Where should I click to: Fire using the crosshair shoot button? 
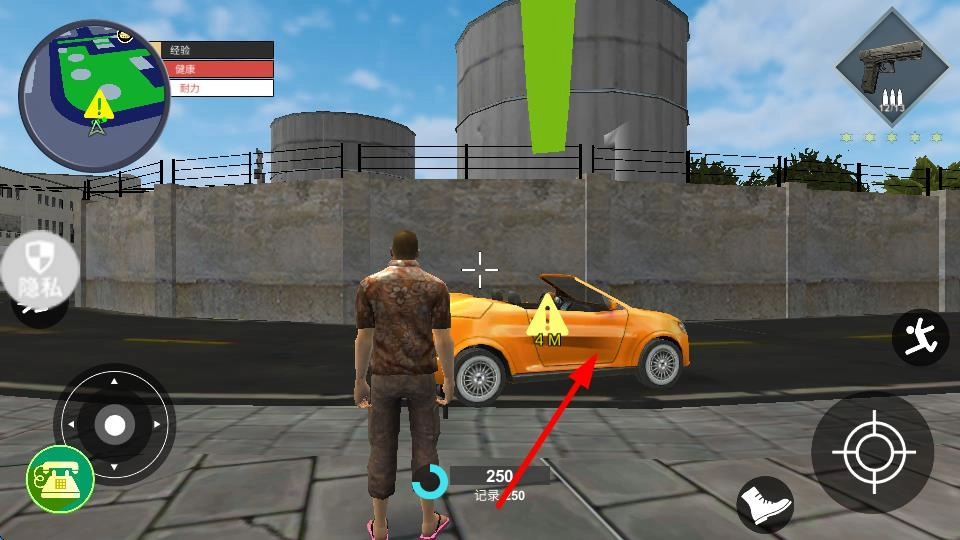872,453
